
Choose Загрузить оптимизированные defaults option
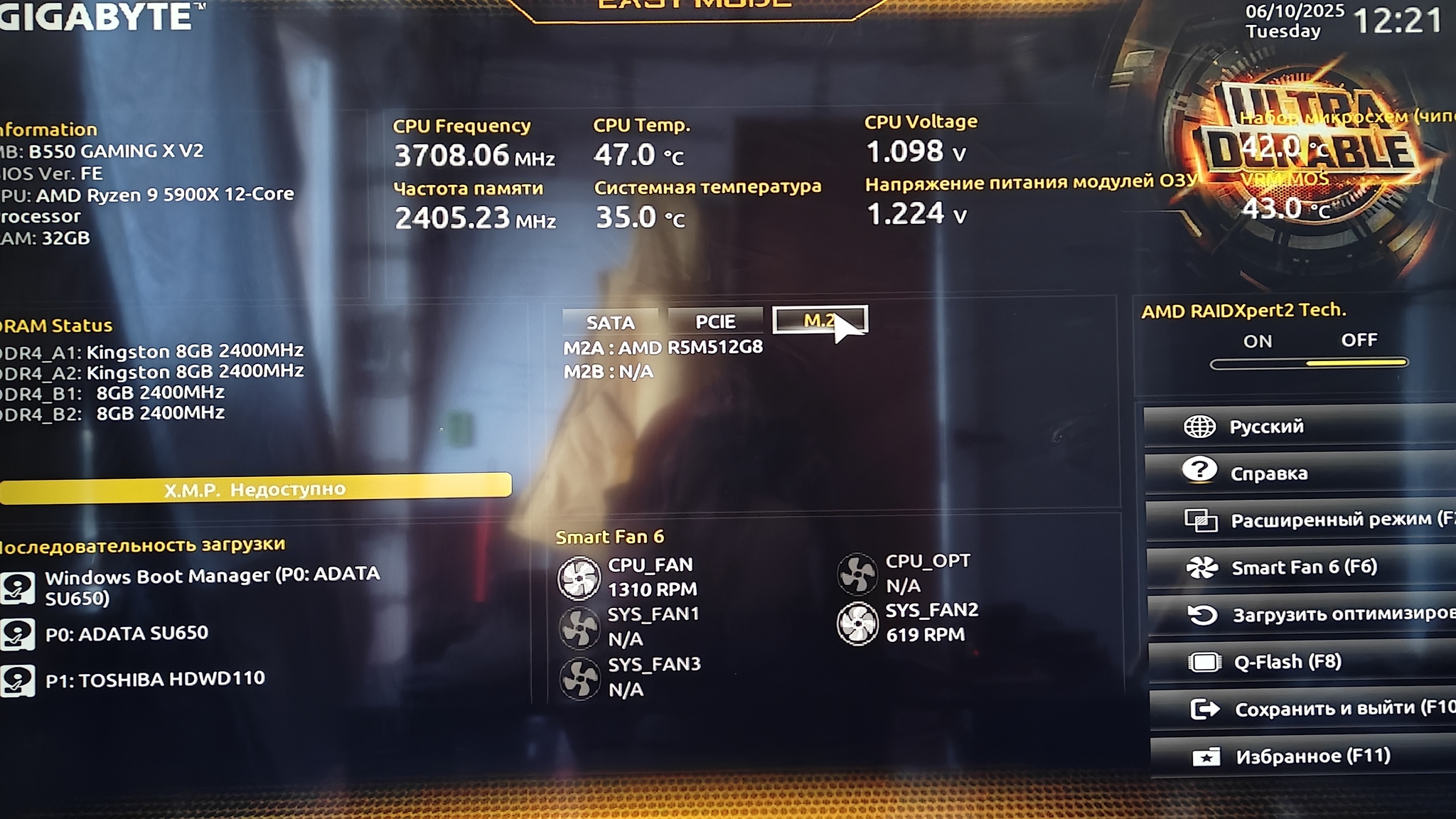click(1302, 614)
